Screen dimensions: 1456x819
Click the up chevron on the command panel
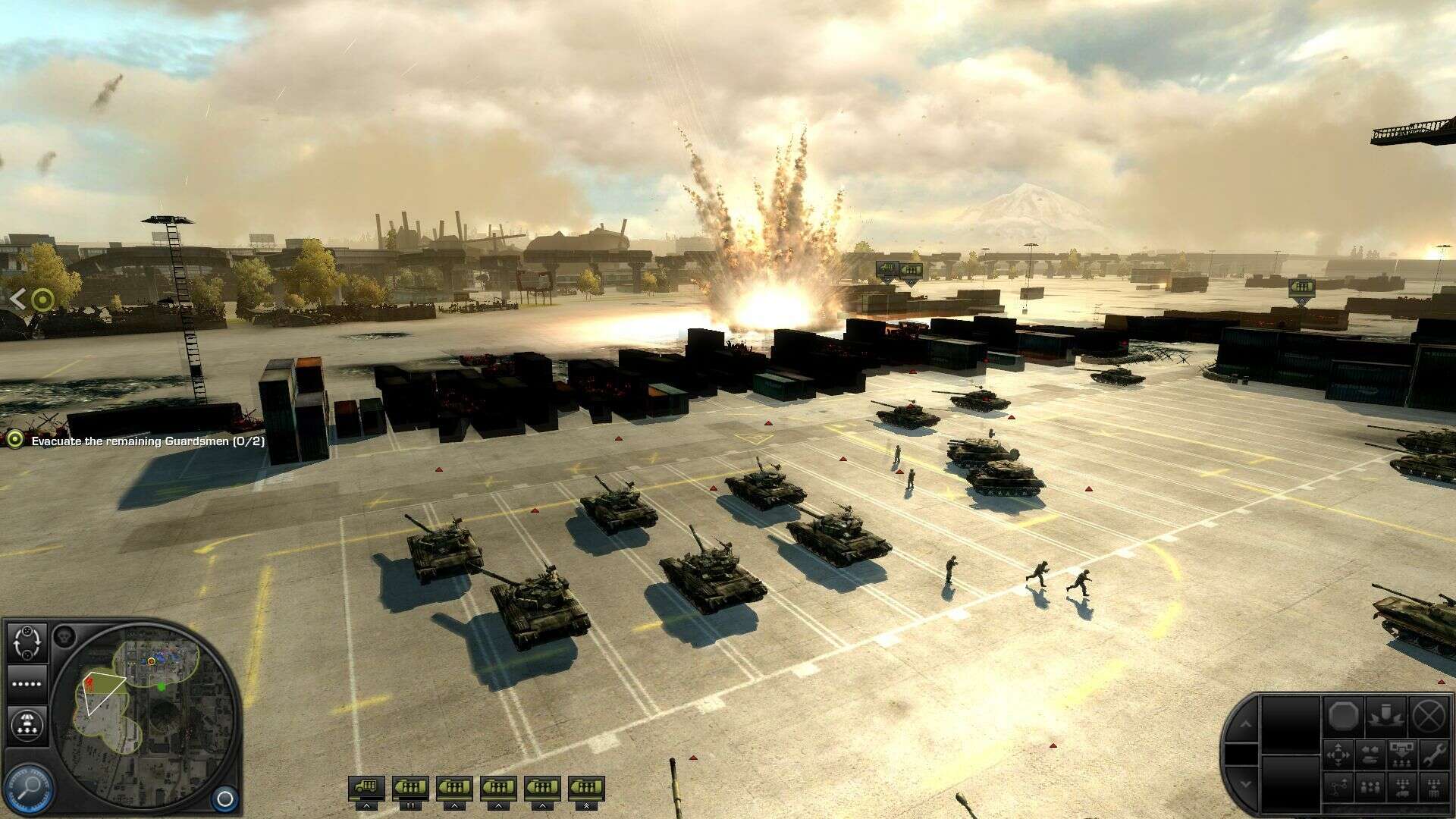[1247, 723]
